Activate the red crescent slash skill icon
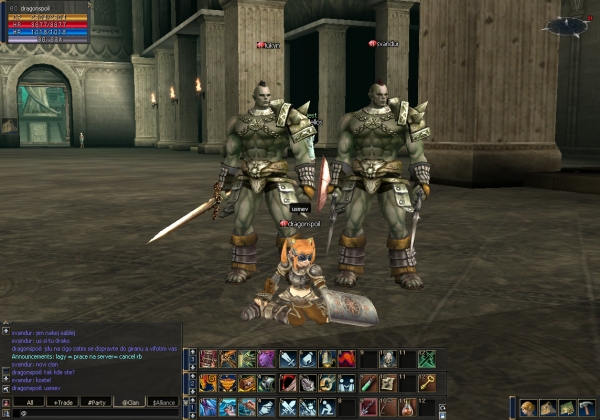Image resolution: width=600 pixels, height=420 pixels. 288,383
